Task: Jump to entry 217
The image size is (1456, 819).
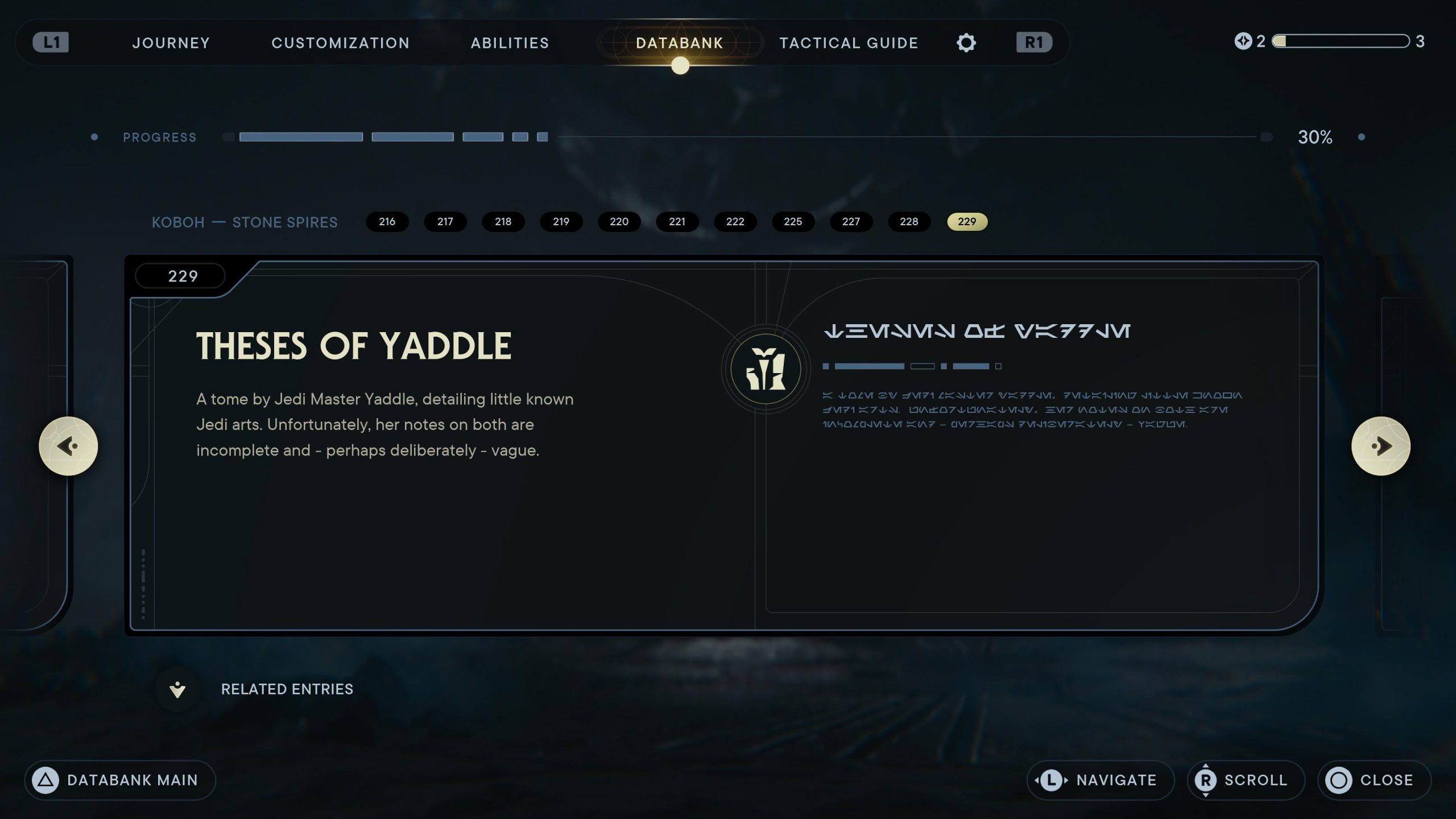Action: 445,221
